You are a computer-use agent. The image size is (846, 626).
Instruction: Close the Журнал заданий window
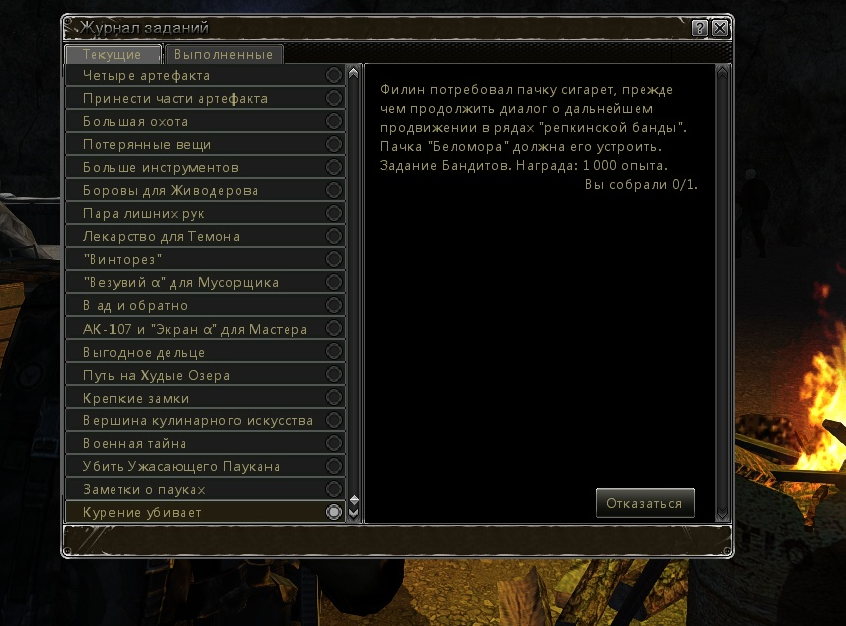click(x=720, y=28)
